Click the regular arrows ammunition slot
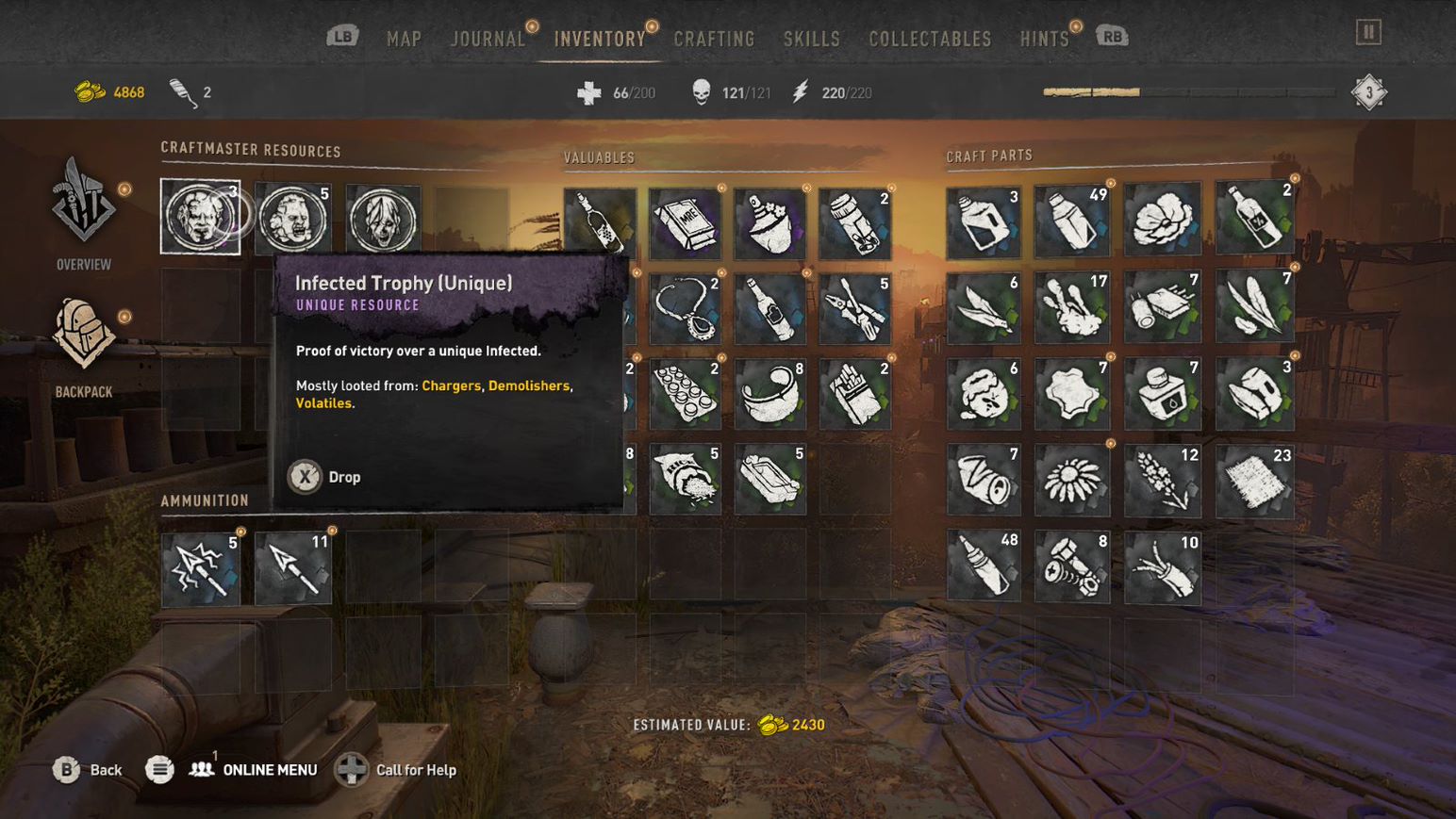This screenshot has height=819, width=1456. pos(290,565)
